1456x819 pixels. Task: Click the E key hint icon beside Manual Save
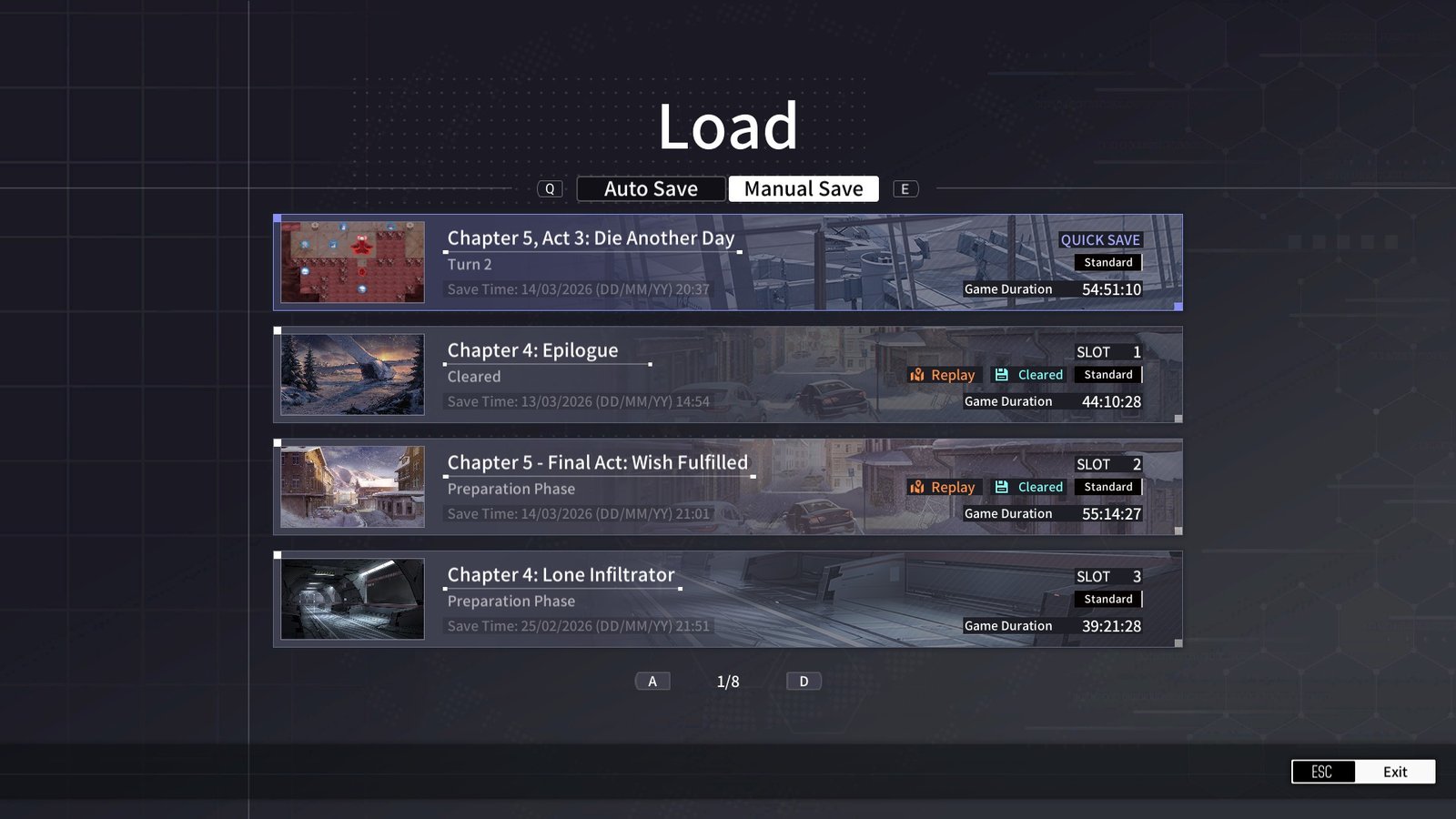905,188
